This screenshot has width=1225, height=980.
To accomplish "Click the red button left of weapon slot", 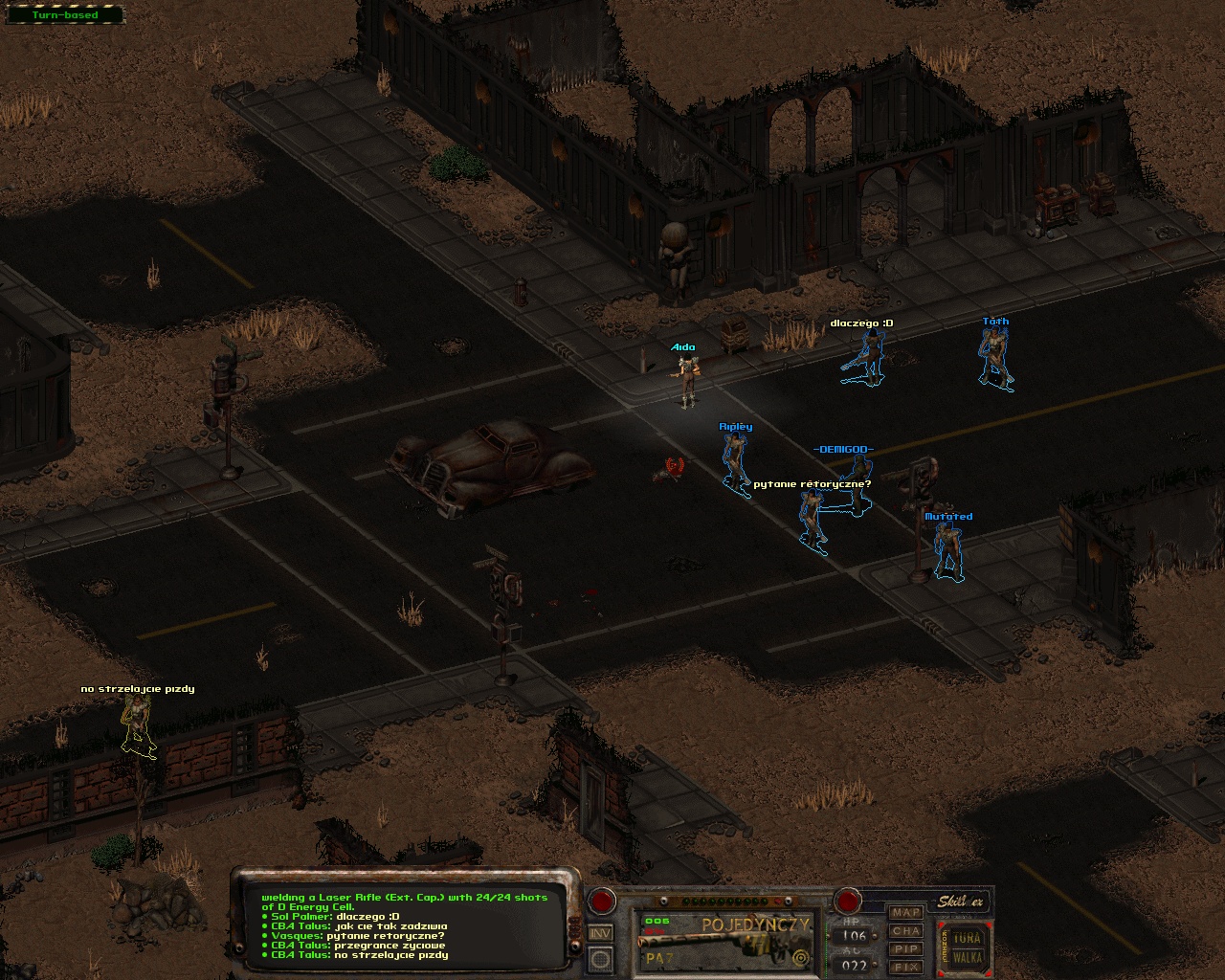I will click(602, 901).
